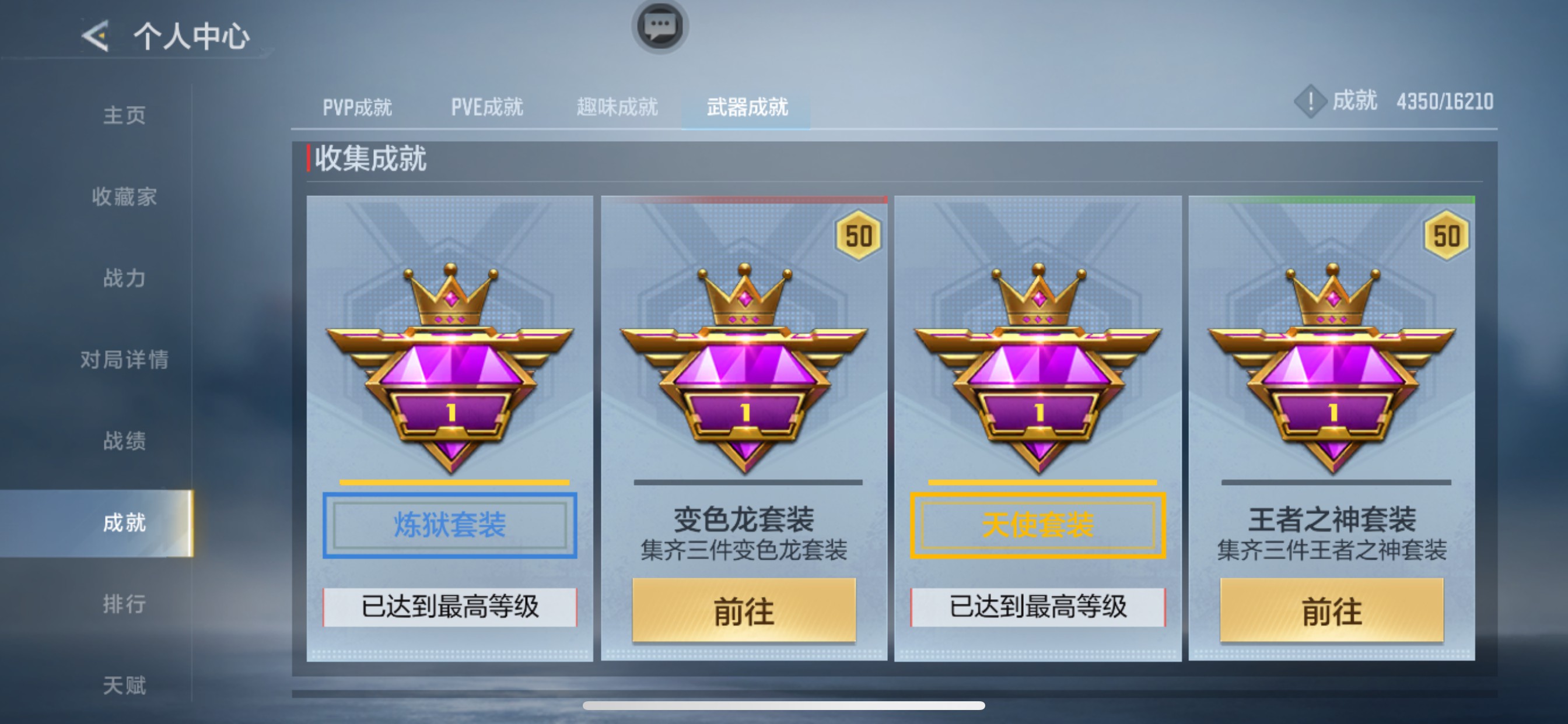Select the 天使套装 title frame
The width and height of the screenshot is (1568, 724).
tap(1038, 525)
